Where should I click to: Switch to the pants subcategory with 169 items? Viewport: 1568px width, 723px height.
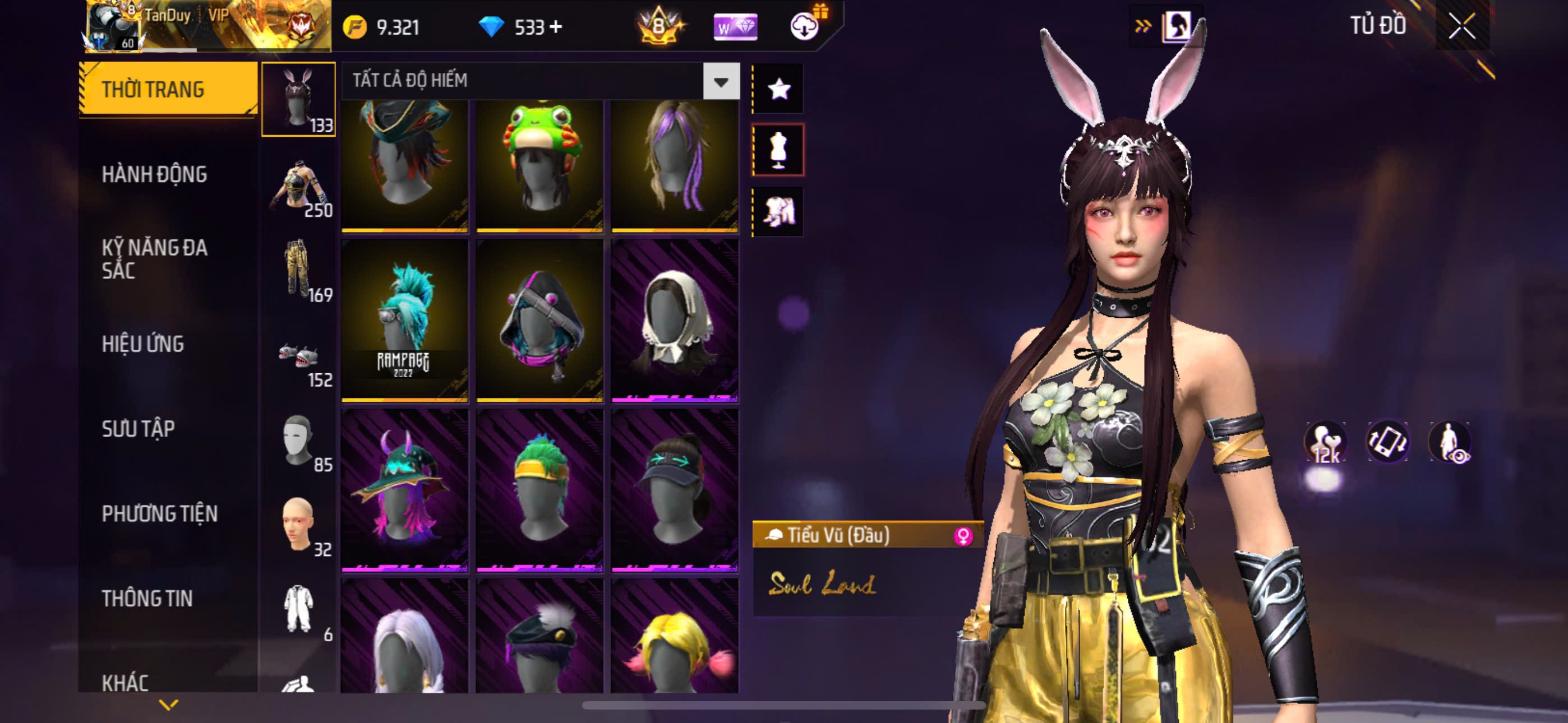click(299, 271)
